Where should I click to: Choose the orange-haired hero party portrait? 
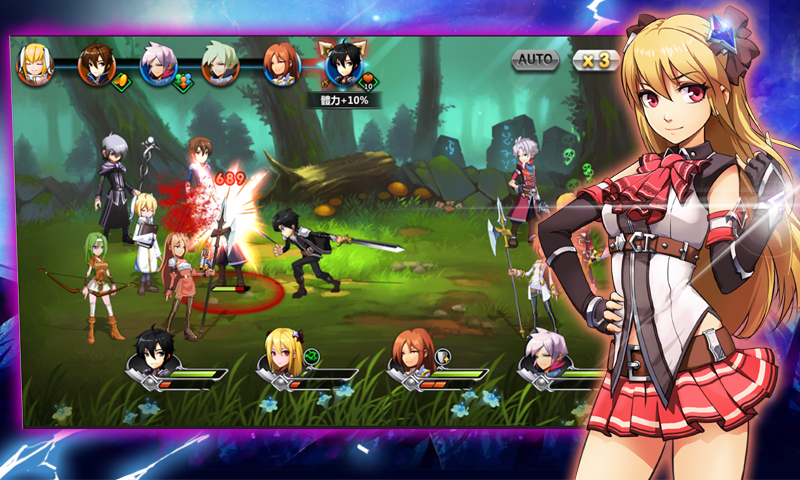pyautogui.click(x=412, y=352)
